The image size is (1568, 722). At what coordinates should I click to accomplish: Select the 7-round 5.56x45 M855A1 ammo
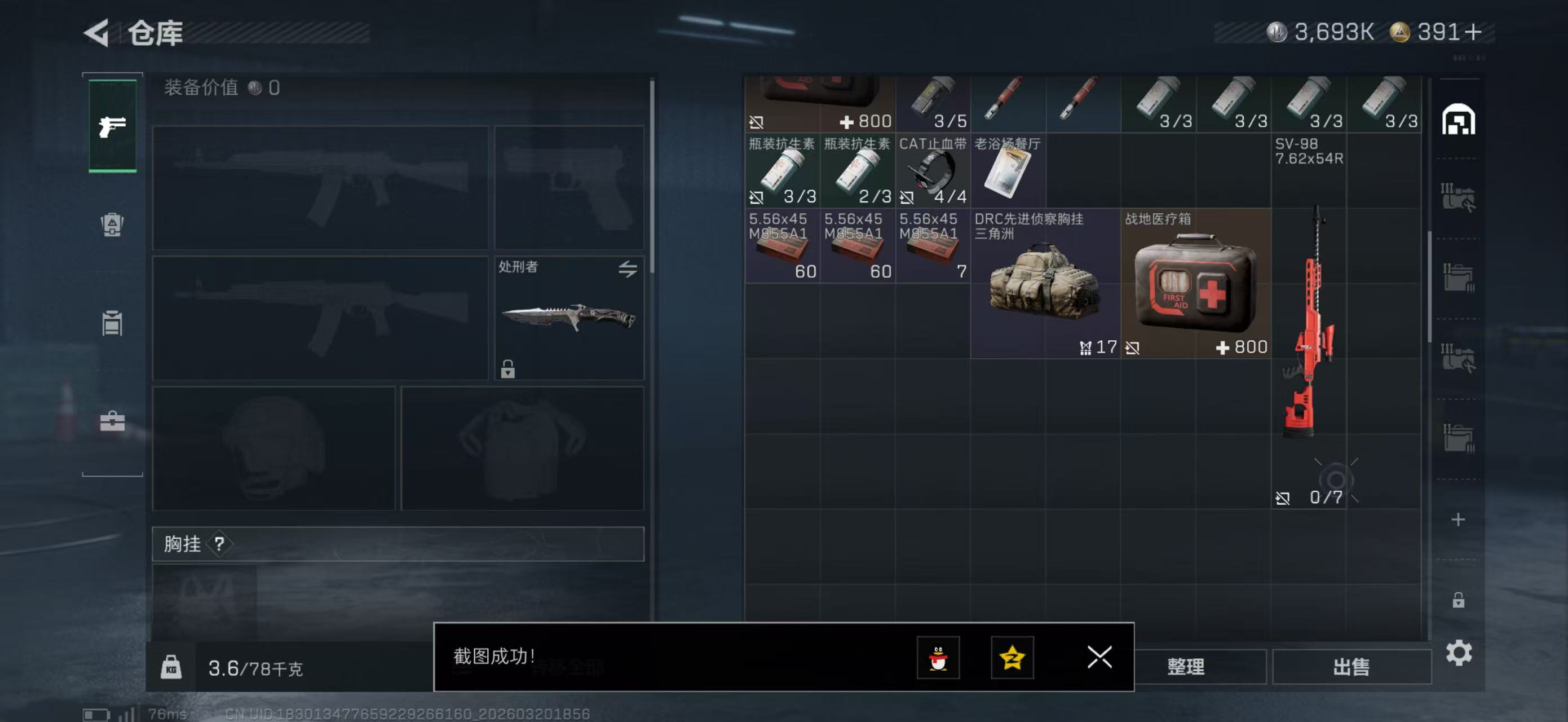coord(932,246)
